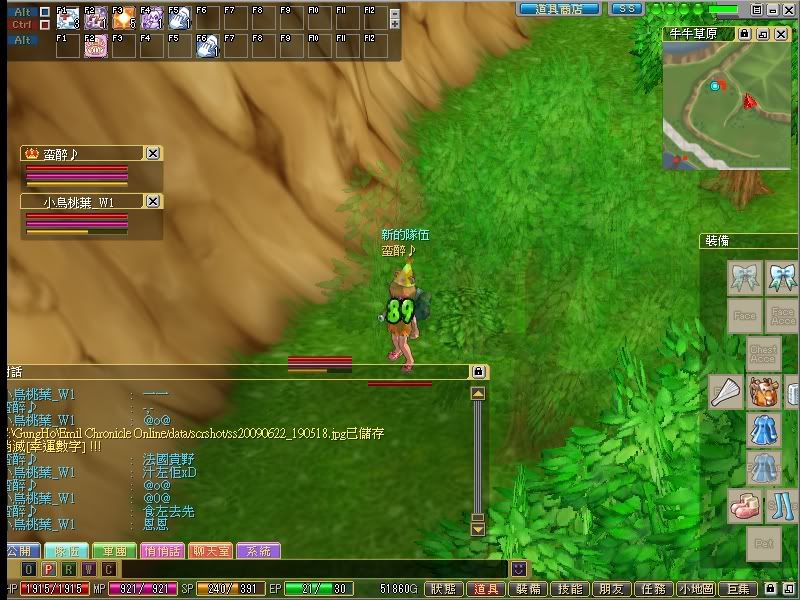Open the 道具商店 item shop
The image size is (800, 600).
pos(558,8)
